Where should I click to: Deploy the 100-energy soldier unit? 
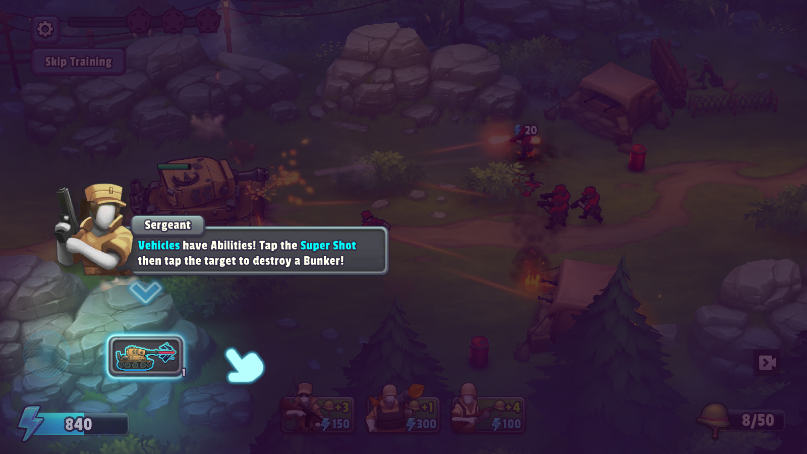pyautogui.click(x=485, y=410)
